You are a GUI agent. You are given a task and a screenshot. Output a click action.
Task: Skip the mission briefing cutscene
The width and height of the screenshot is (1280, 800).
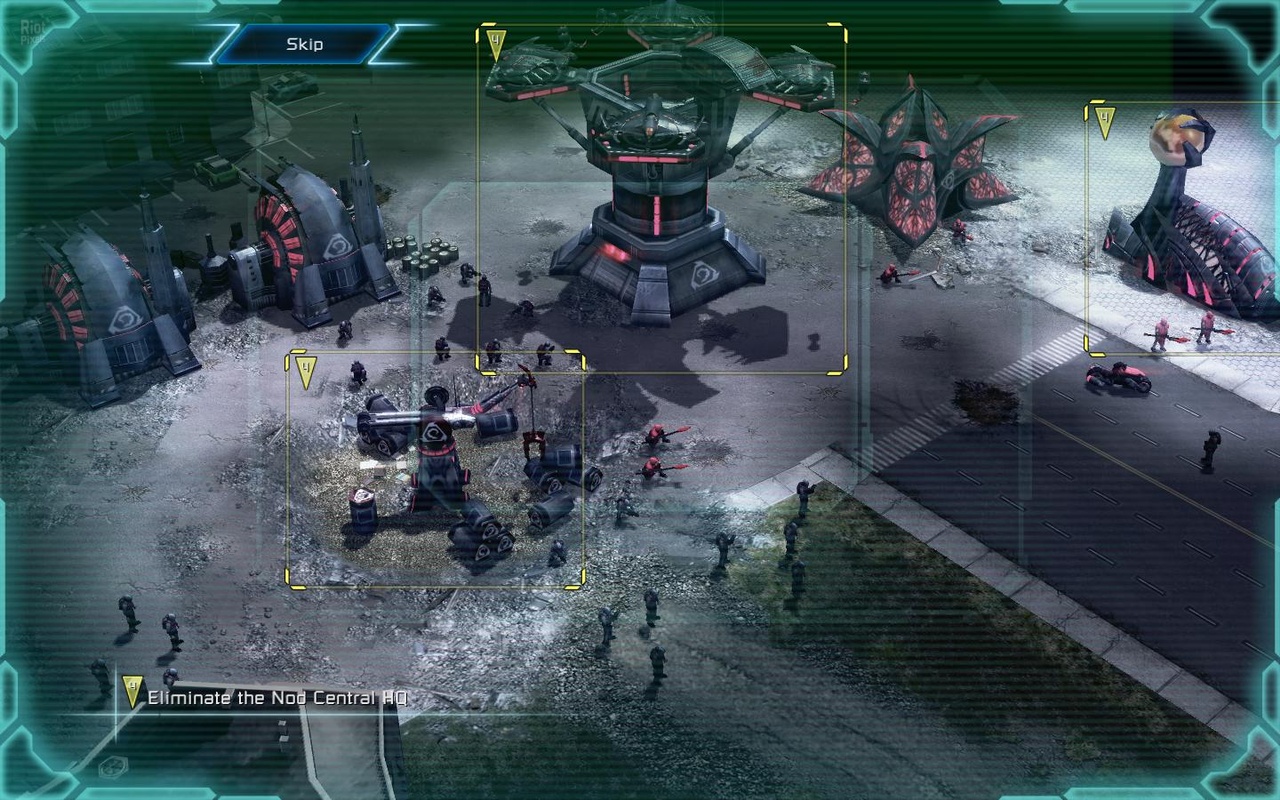tap(304, 44)
